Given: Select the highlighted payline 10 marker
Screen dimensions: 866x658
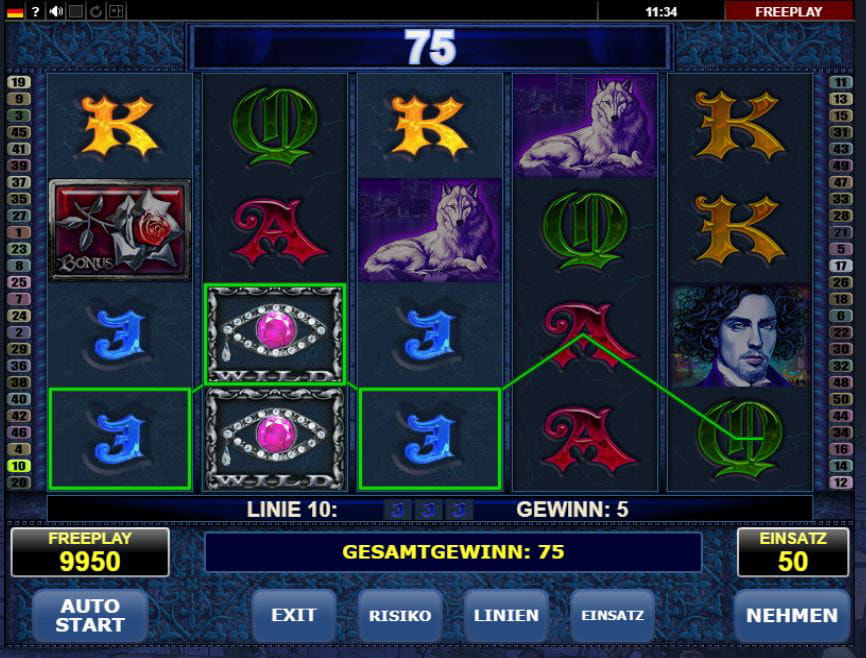Looking at the screenshot, I should tap(18, 466).
